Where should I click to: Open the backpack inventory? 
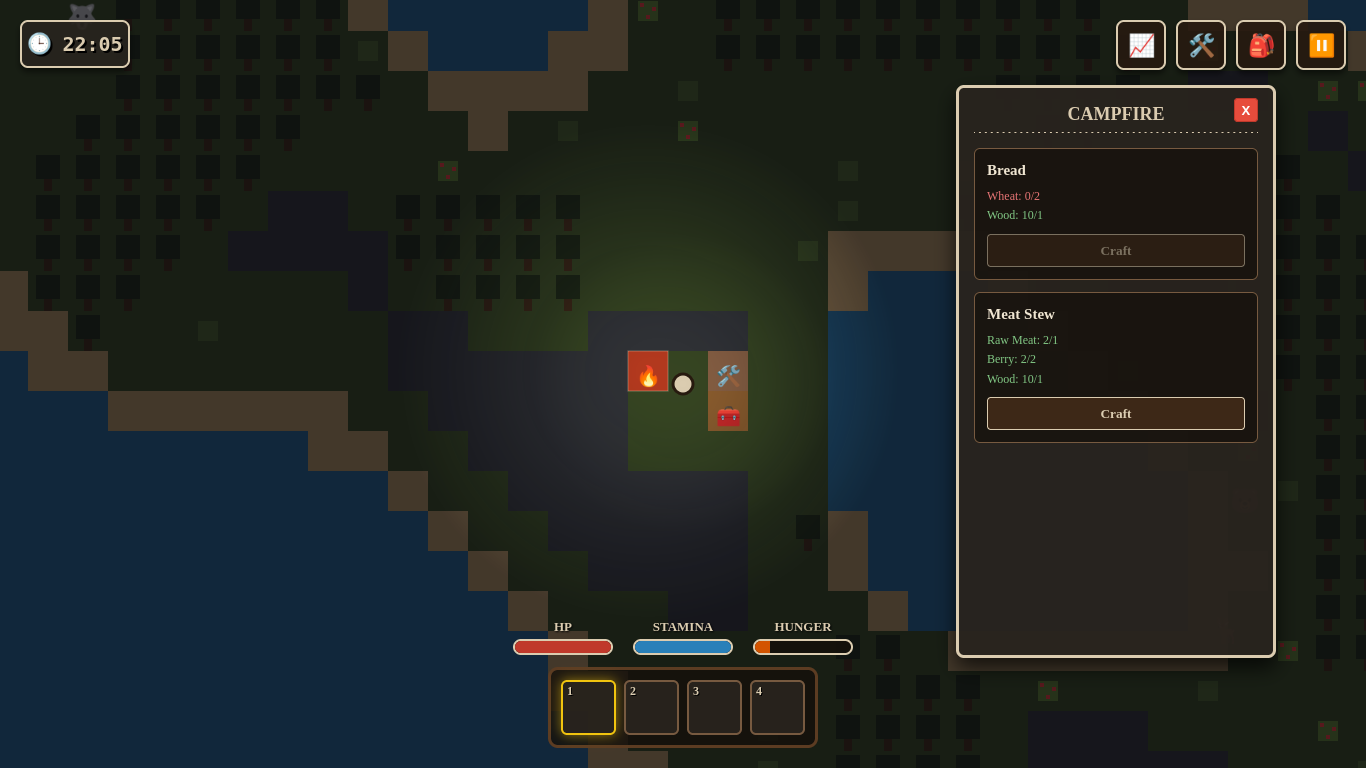coord(1260,45)
